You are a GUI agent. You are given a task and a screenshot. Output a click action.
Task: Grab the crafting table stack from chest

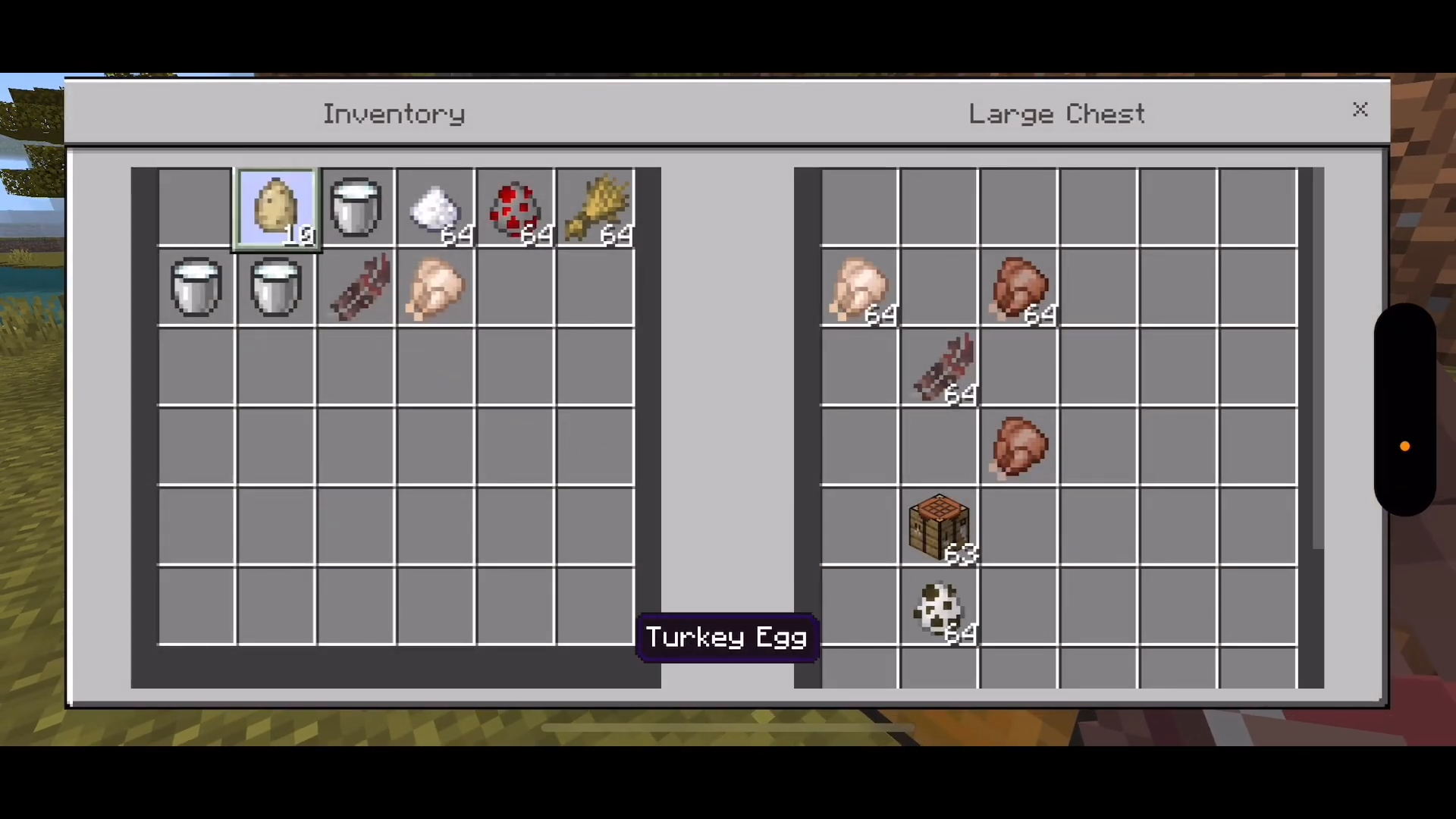pyautogui.click(x=940, y=528)
